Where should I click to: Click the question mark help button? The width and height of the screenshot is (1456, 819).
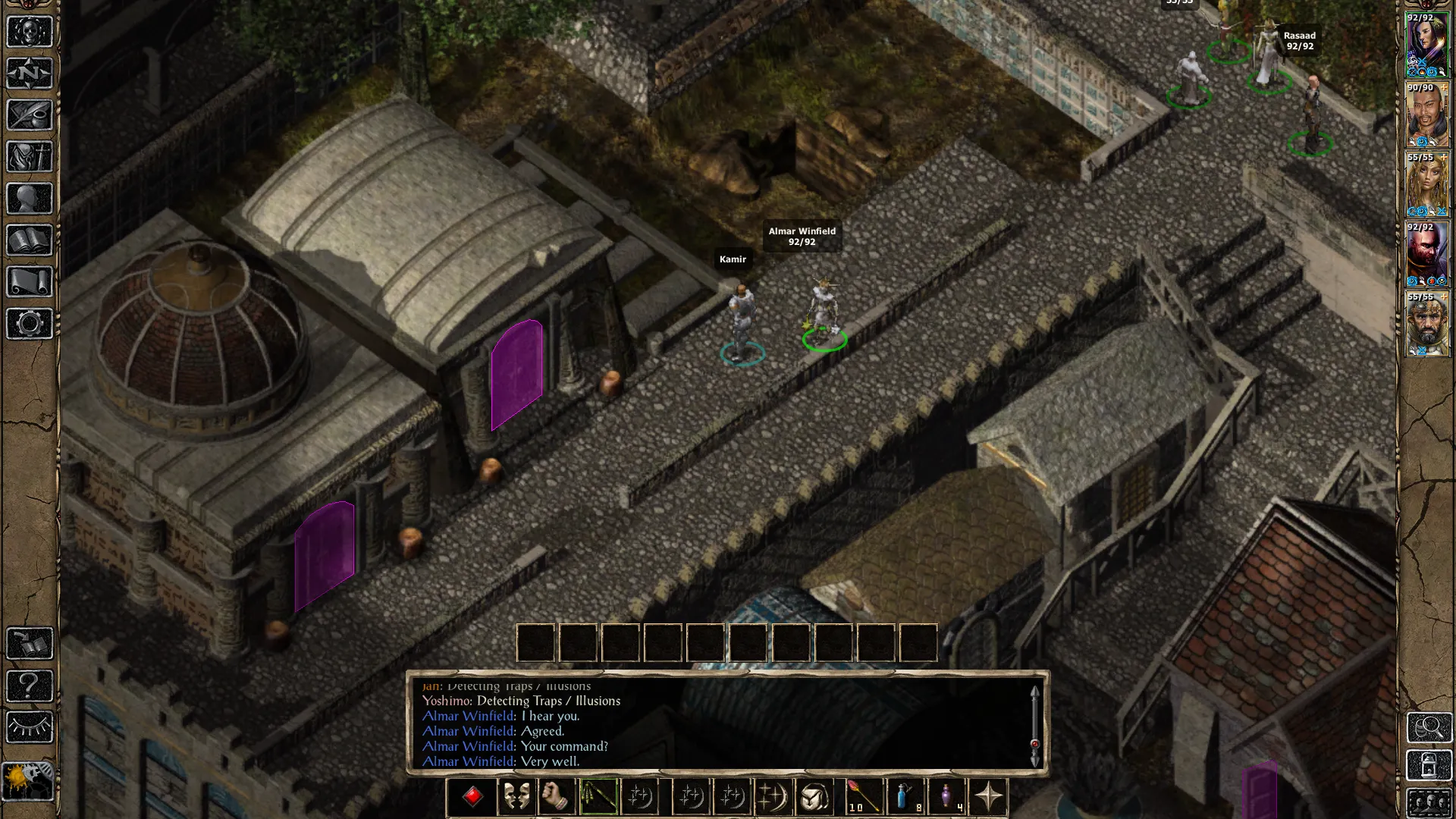30,686
